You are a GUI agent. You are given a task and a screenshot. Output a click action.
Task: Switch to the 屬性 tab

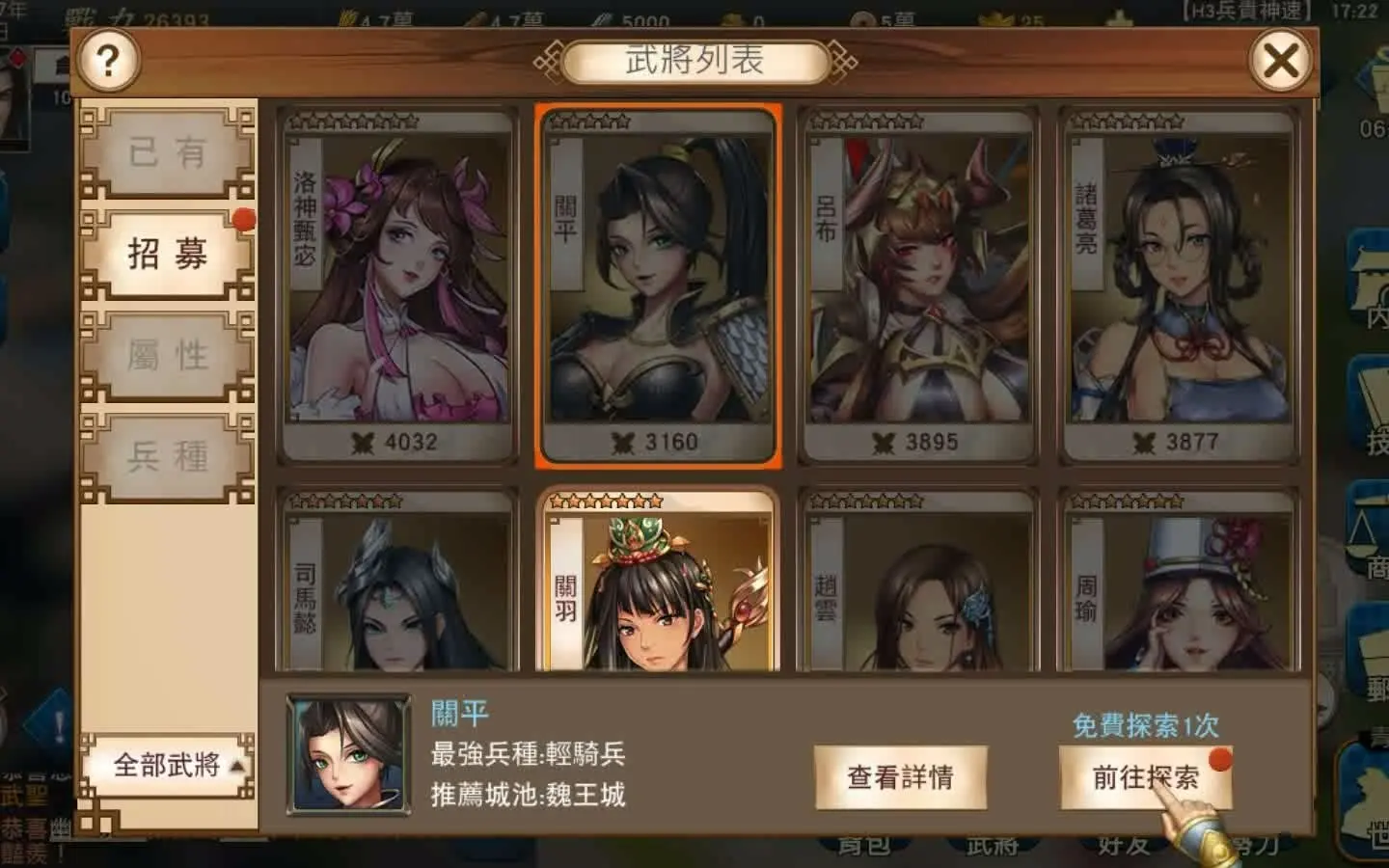point(170,355)
